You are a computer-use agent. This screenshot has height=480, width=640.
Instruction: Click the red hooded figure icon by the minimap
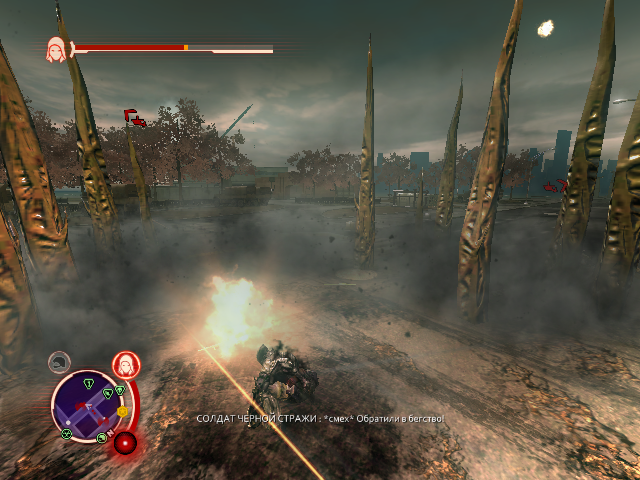pyautogui.click(x=125, y=362)
